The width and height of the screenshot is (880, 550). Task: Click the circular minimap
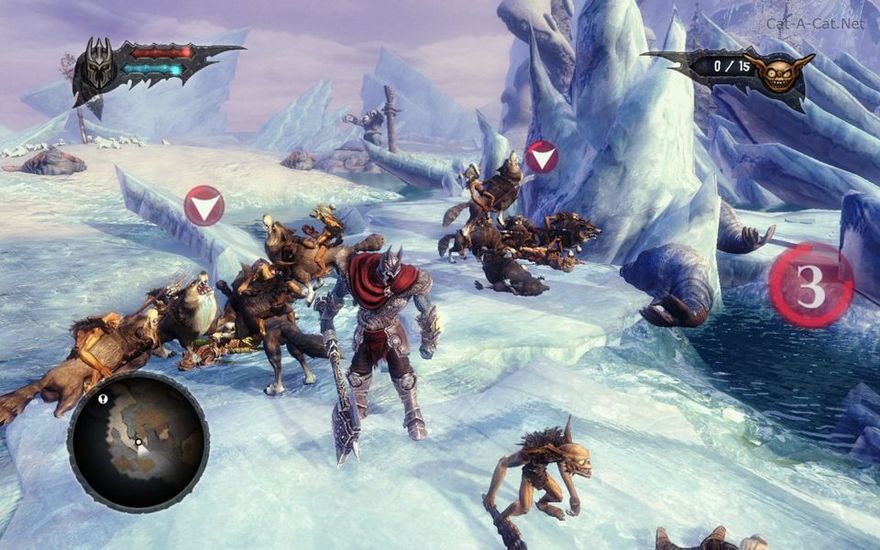(x=138, y=440)
